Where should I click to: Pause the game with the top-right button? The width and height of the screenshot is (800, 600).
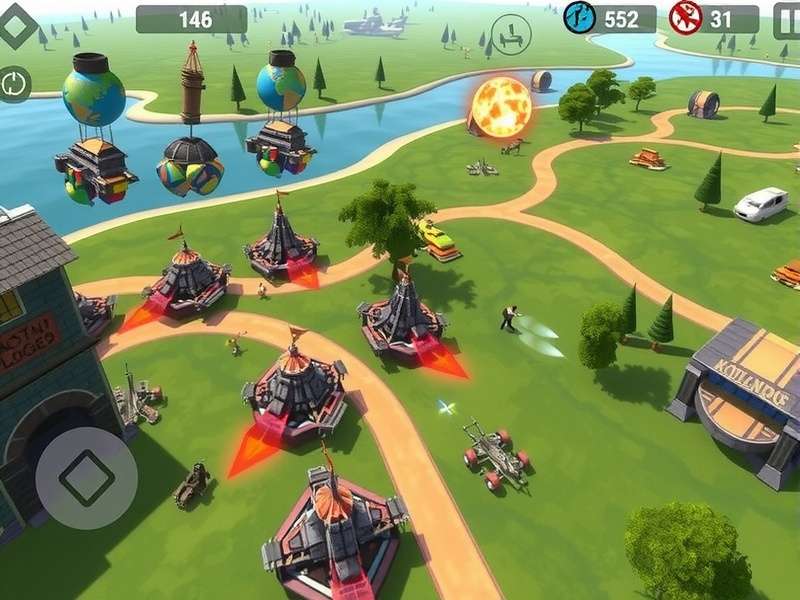pyautogui.click(x=788, y=20)
